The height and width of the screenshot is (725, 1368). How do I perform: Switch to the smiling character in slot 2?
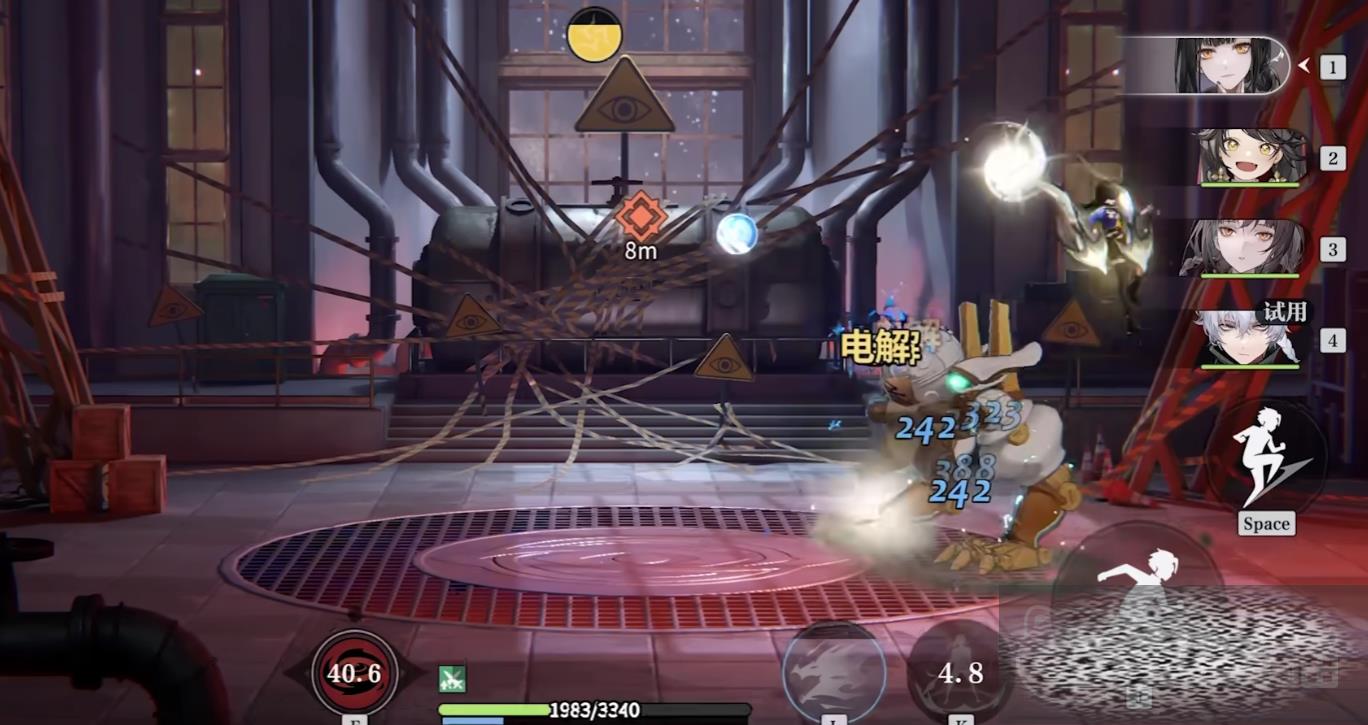(1250, 157)
